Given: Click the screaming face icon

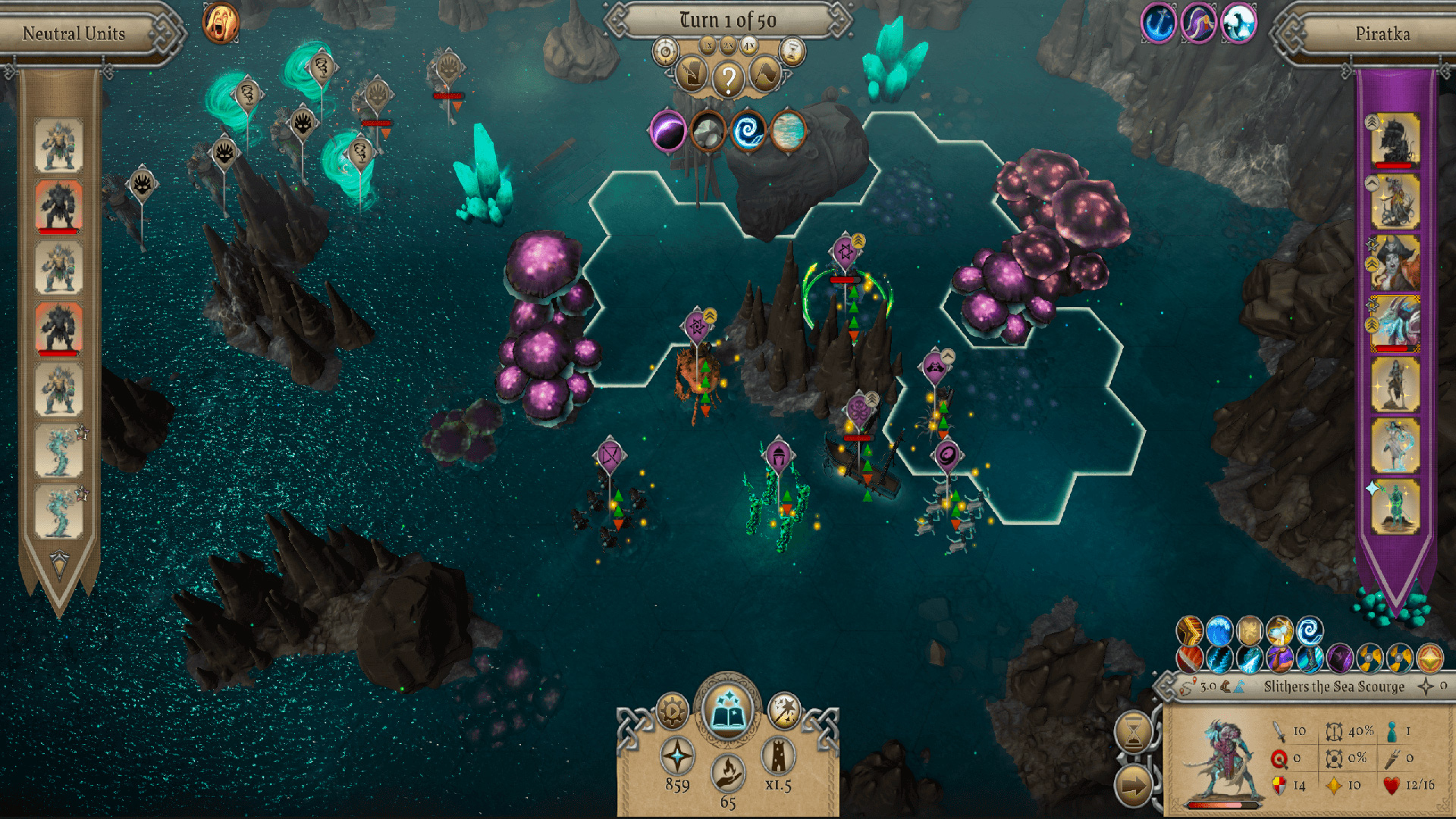Looking at the screenshot, I should click(x=221, y=22).
